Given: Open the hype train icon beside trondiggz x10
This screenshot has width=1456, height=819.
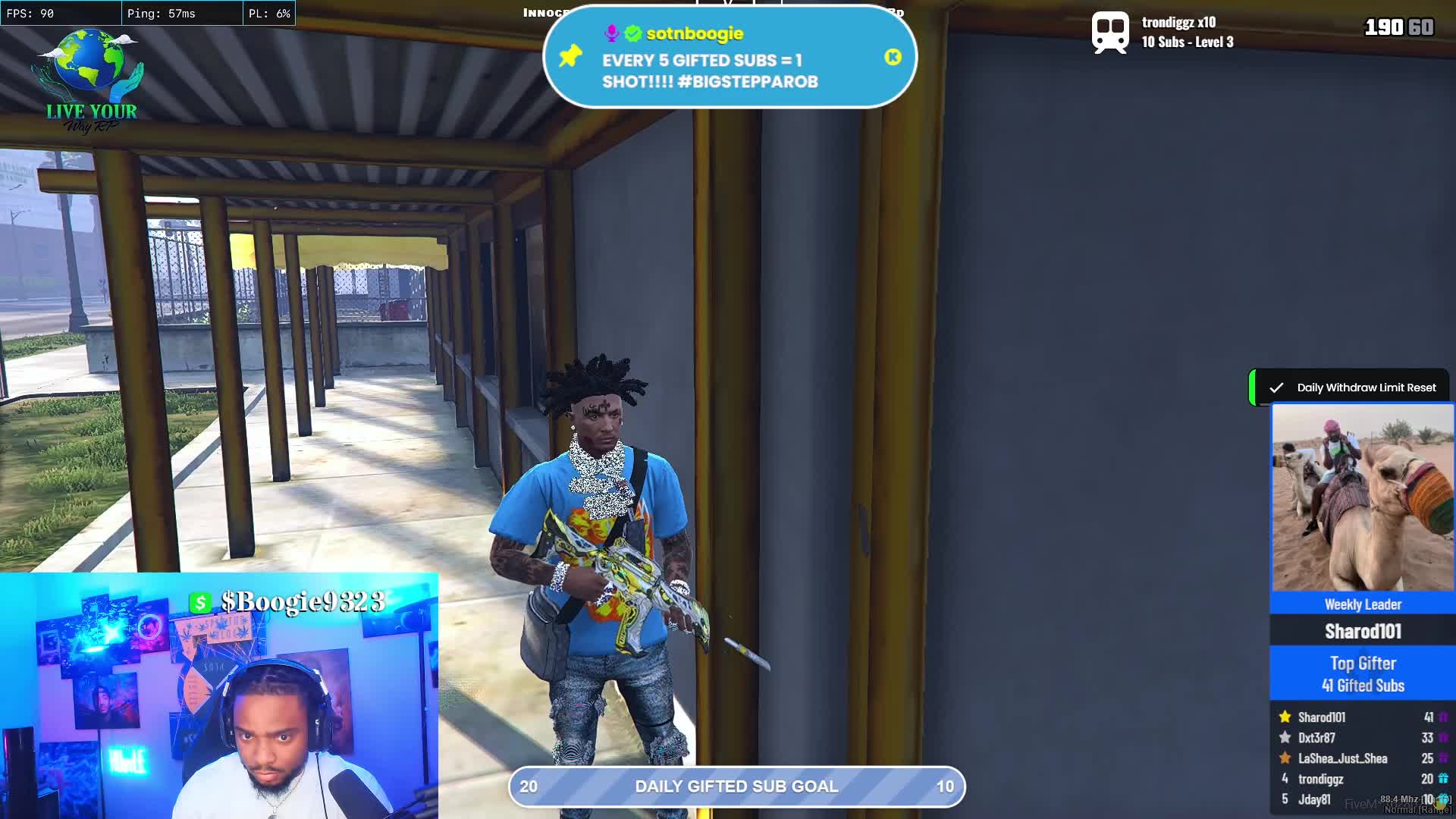Looking at the screenshot, I should coord(1110,33).
